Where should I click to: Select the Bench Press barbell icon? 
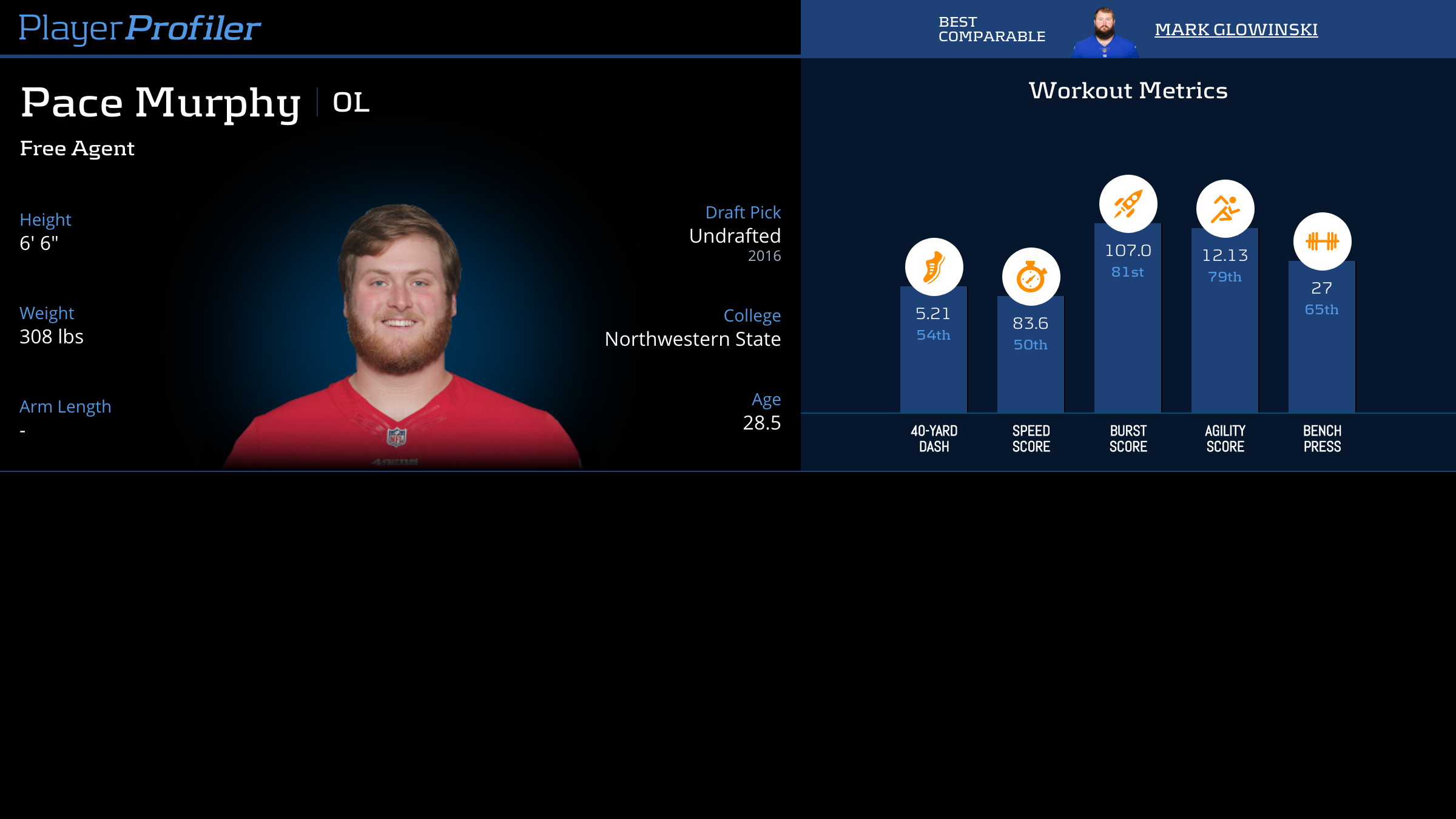click(x=1322, y=241)
